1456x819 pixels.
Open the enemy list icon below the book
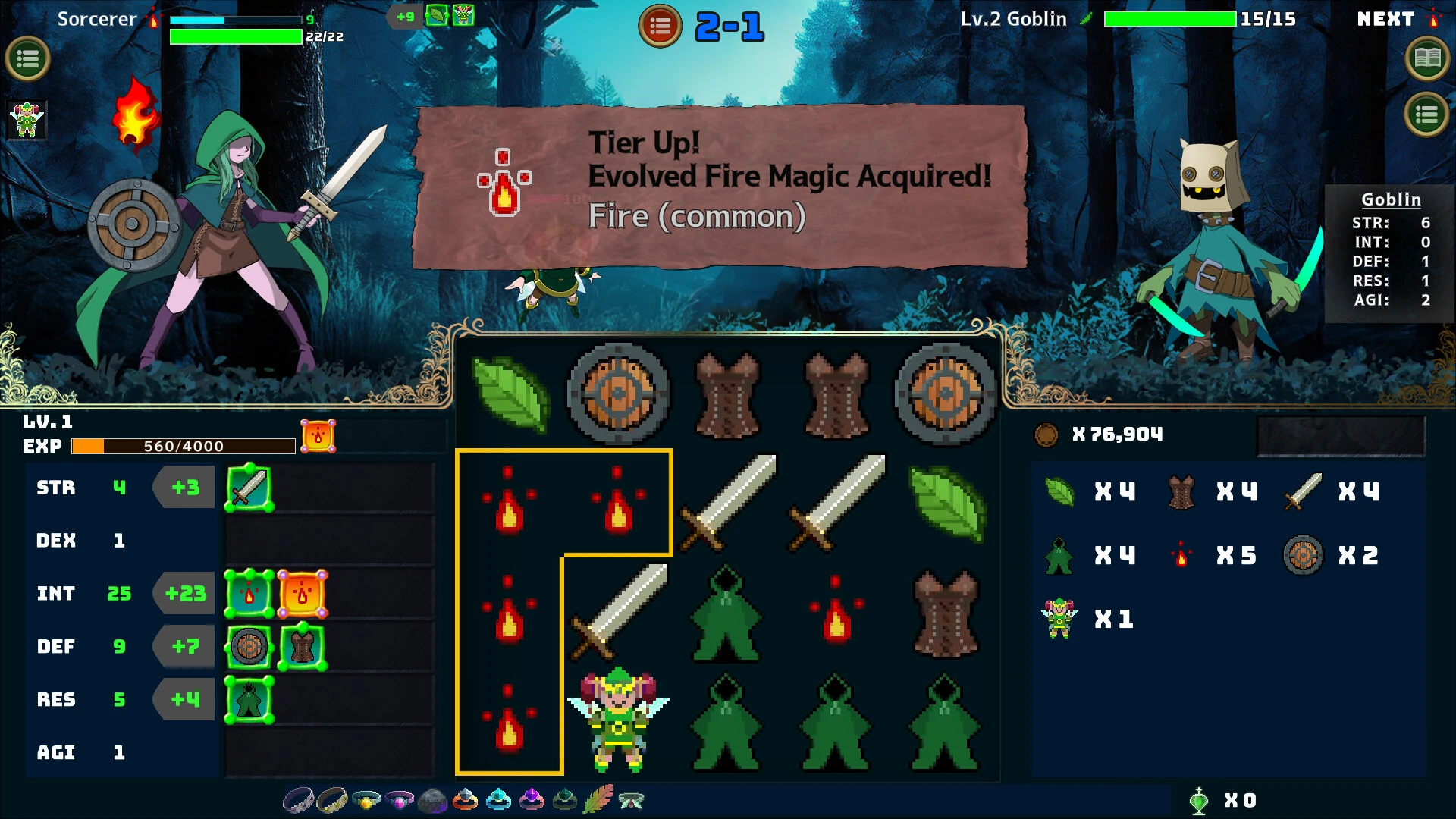pyautogui.click(x=1427, y=115)
